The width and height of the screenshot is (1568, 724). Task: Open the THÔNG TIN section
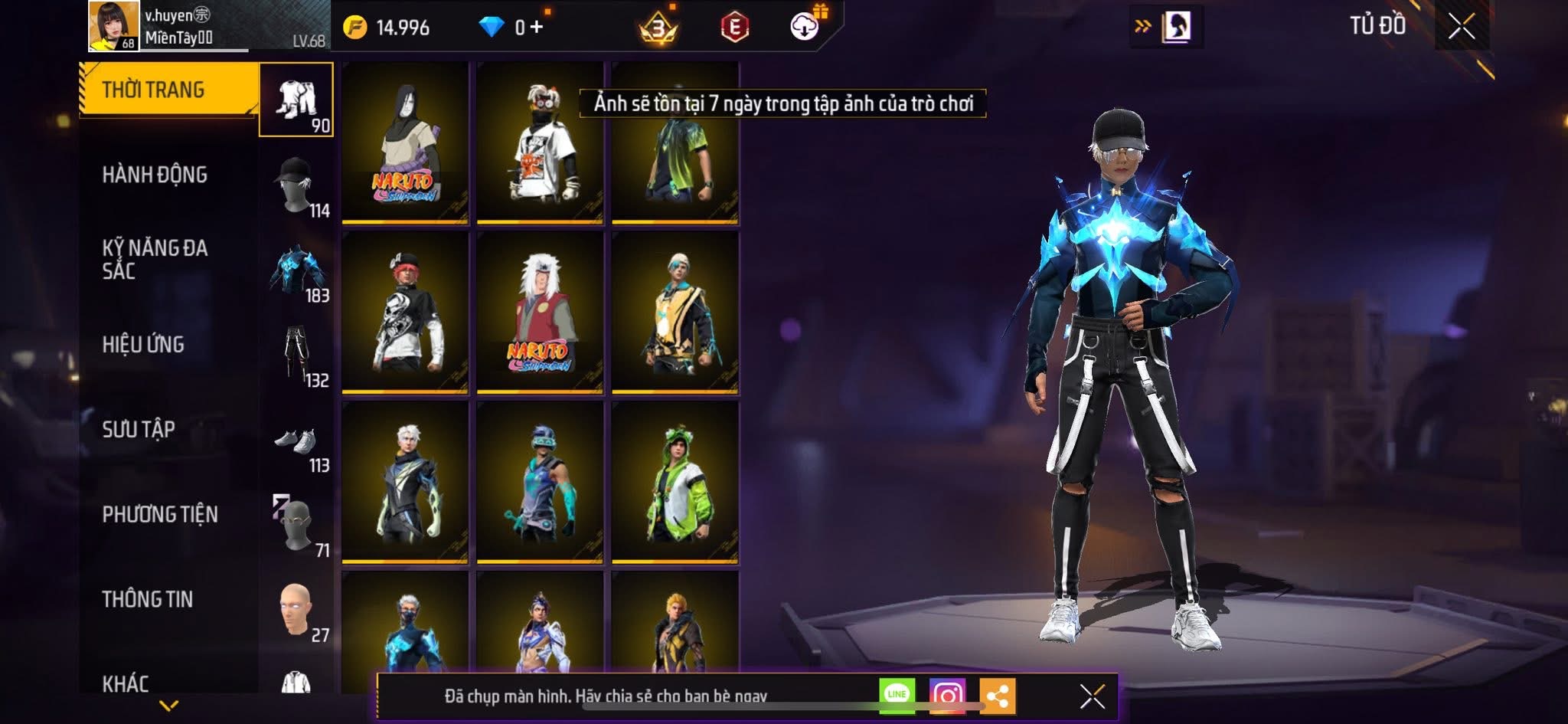point(148,599)
